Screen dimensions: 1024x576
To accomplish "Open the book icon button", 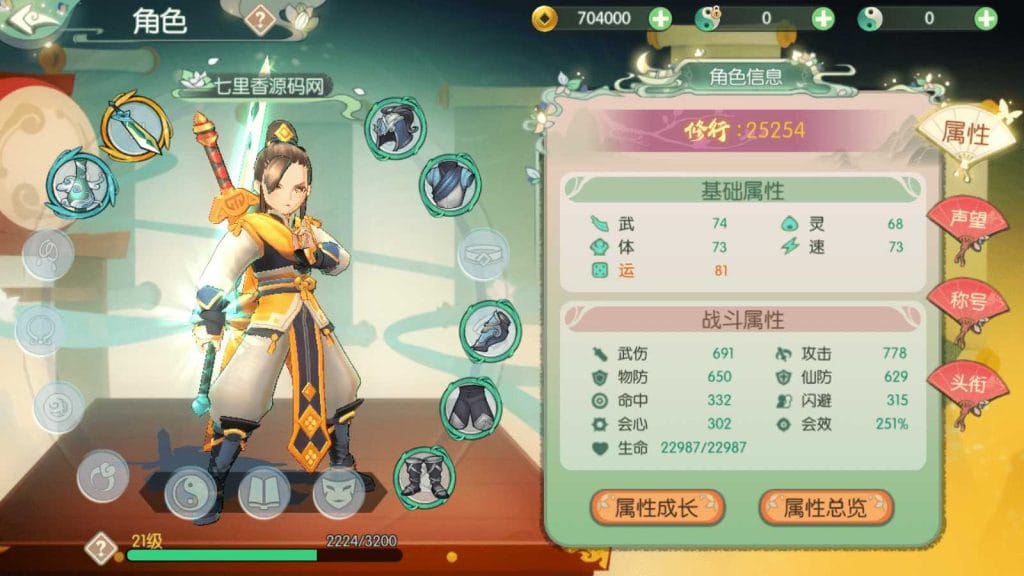I will point(264,492).
